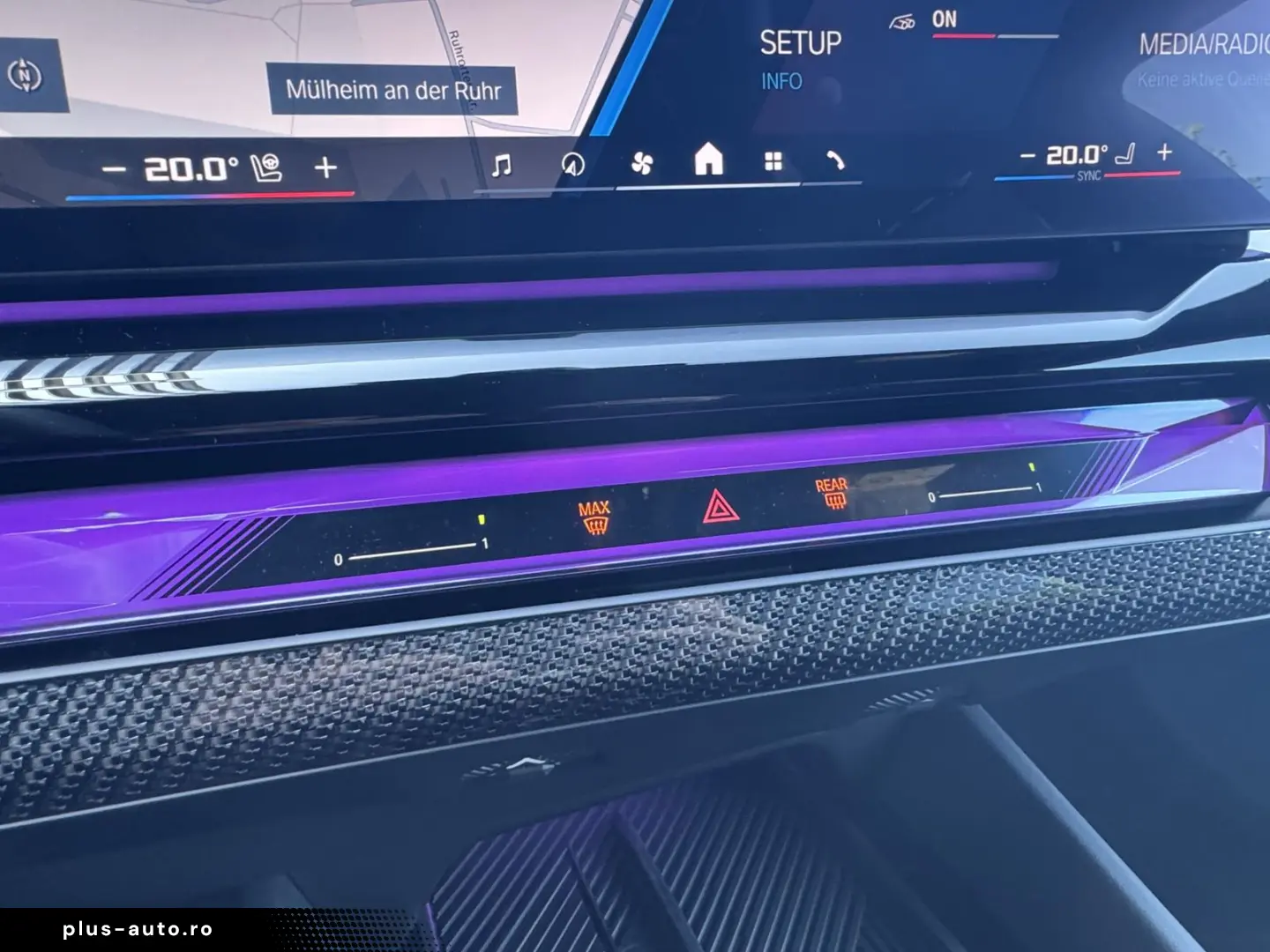The image size is (1270, 952).
Task: Open the MEDIA/RADIO tile
Action: 1203,53
